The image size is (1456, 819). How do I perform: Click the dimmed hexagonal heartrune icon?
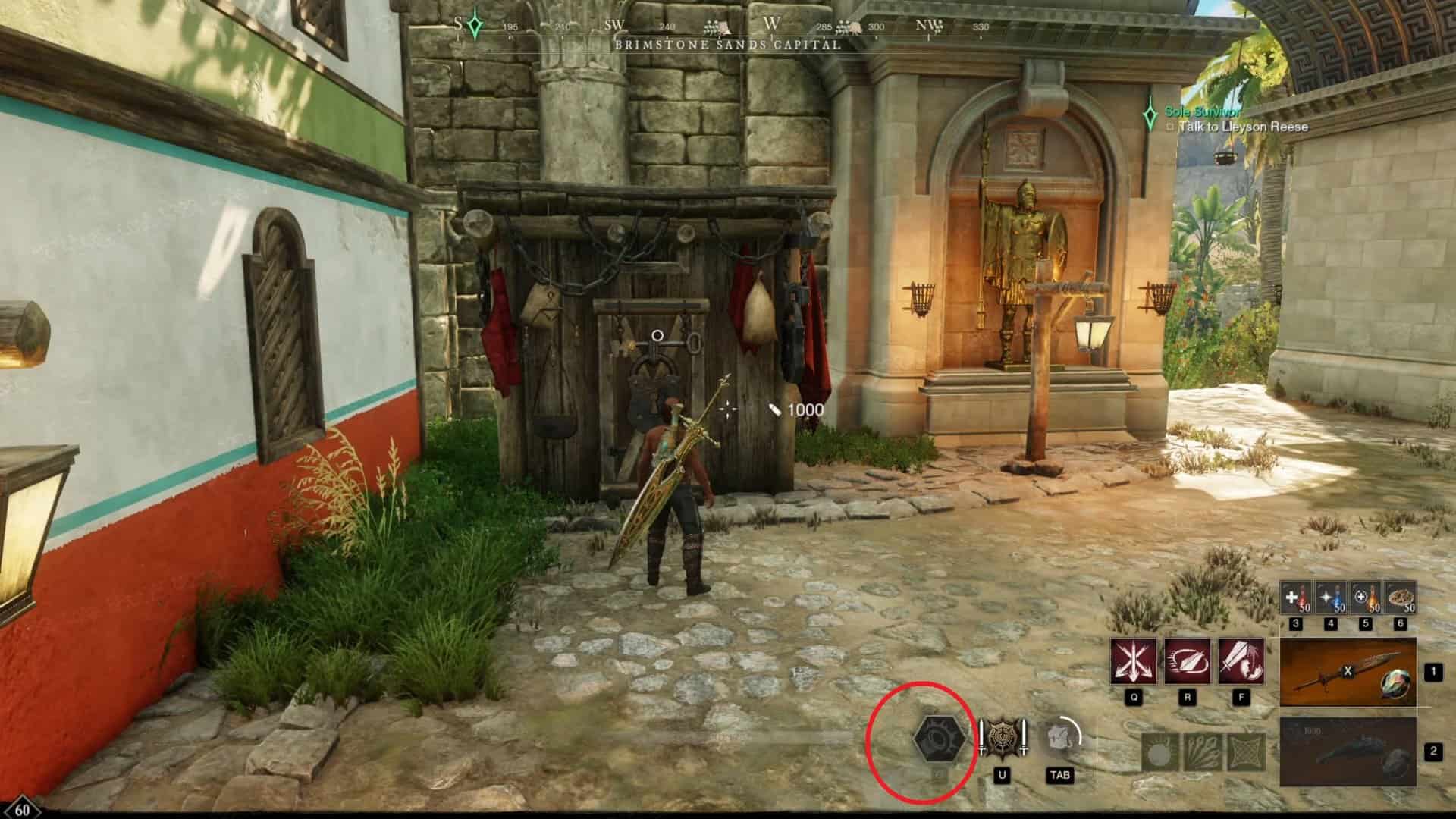click(940, 738)
